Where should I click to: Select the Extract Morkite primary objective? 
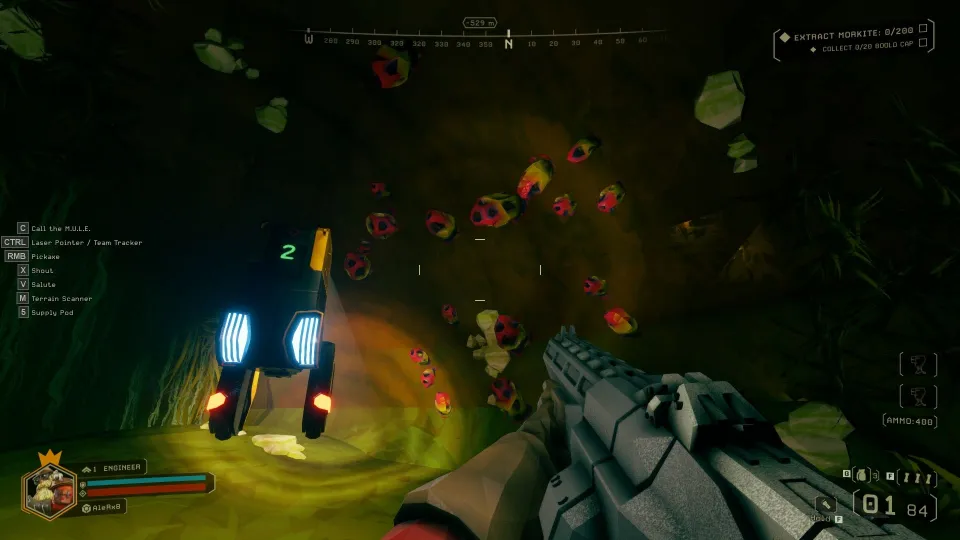(x=853, y=36)
